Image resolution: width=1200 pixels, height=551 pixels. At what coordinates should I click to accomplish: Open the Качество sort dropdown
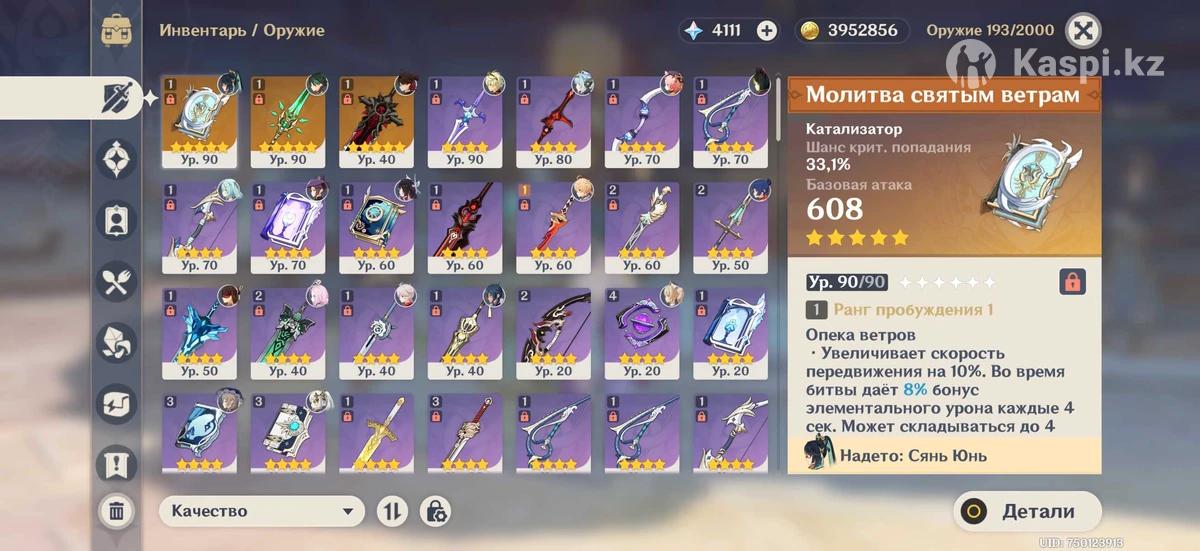(262, 511)
